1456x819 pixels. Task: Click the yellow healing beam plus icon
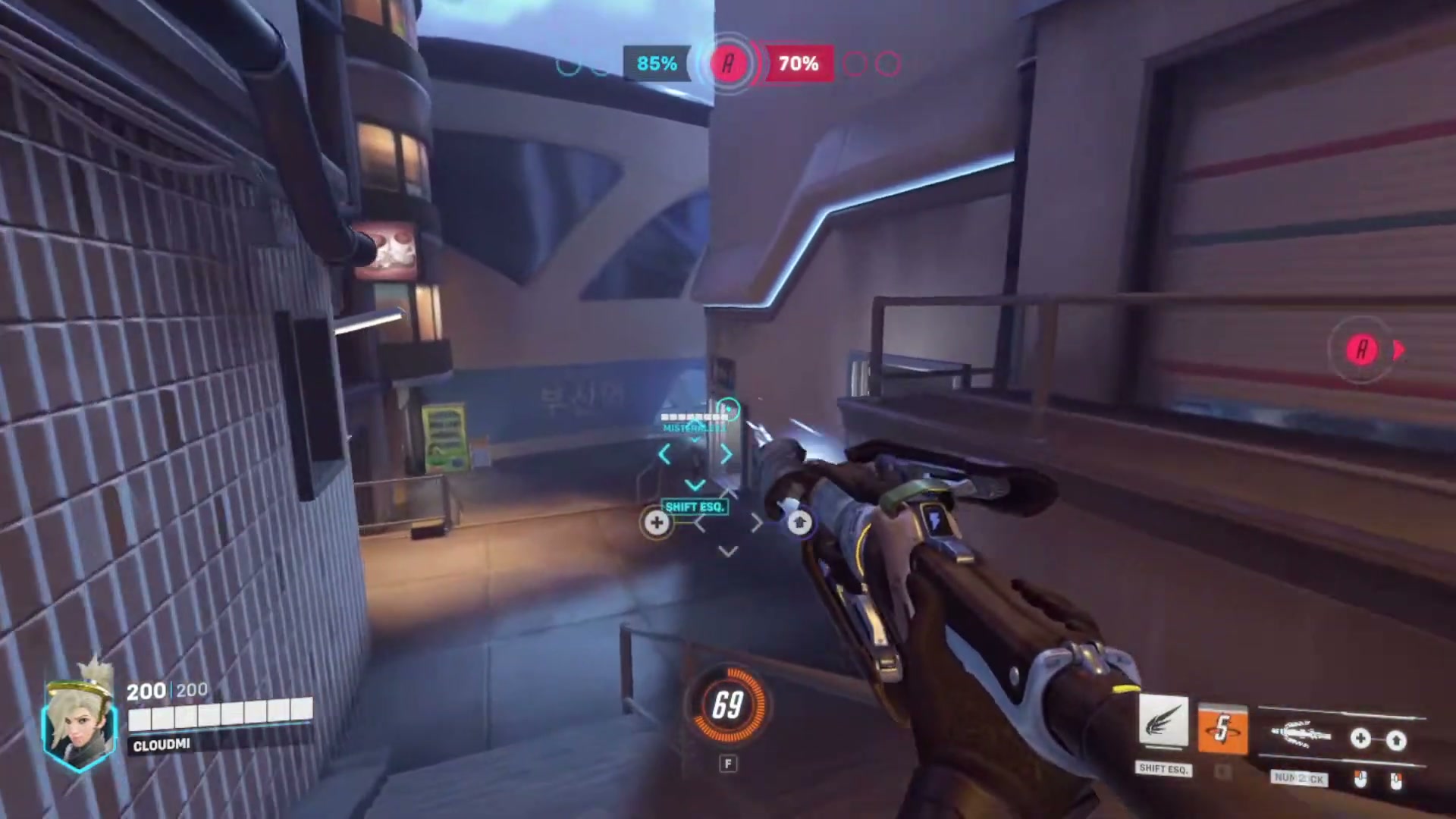point(657,522)
